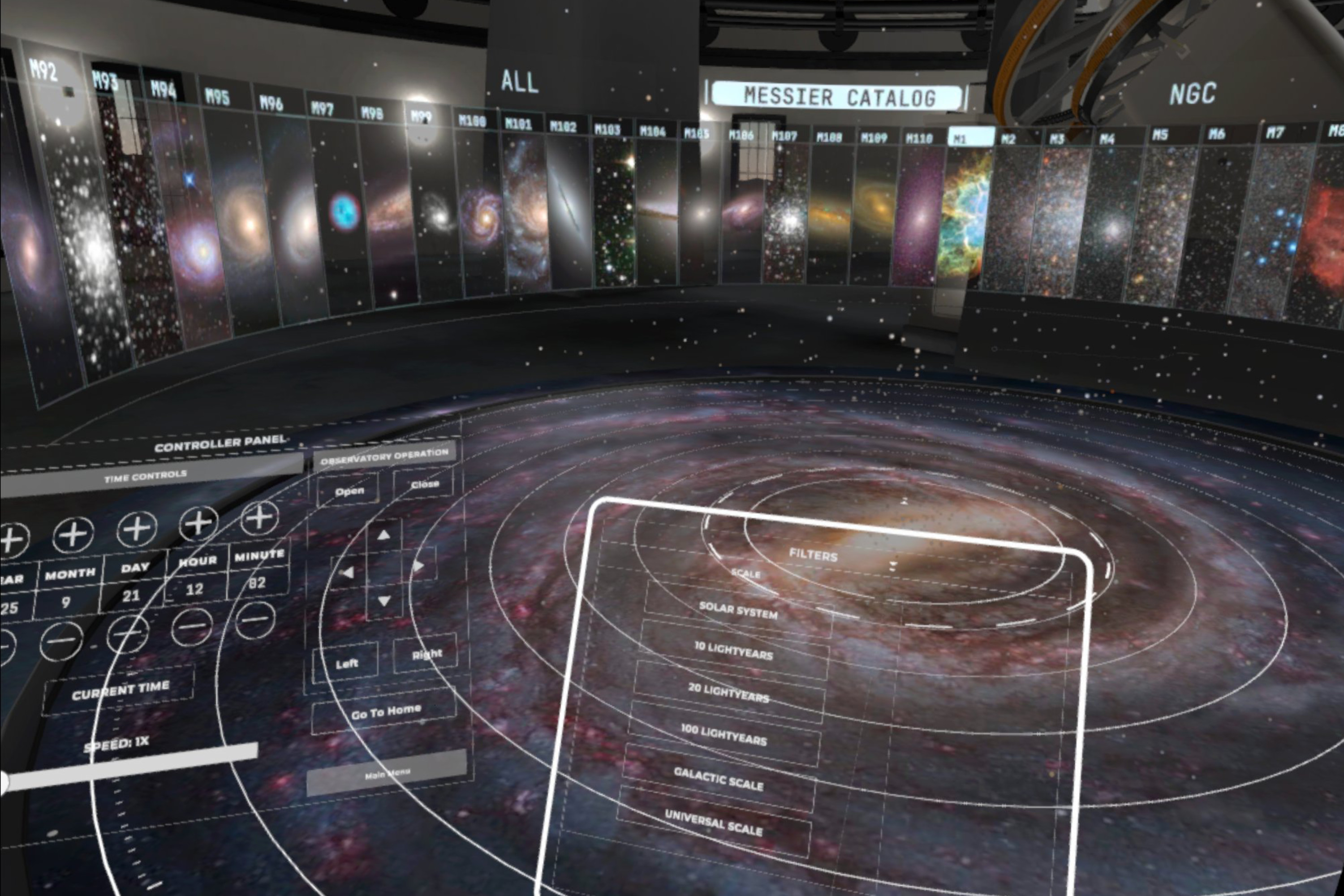The height and width of the screenshot is (896, 1344).
Task: Increase the Minute value with plus
Action: [259, 517]
